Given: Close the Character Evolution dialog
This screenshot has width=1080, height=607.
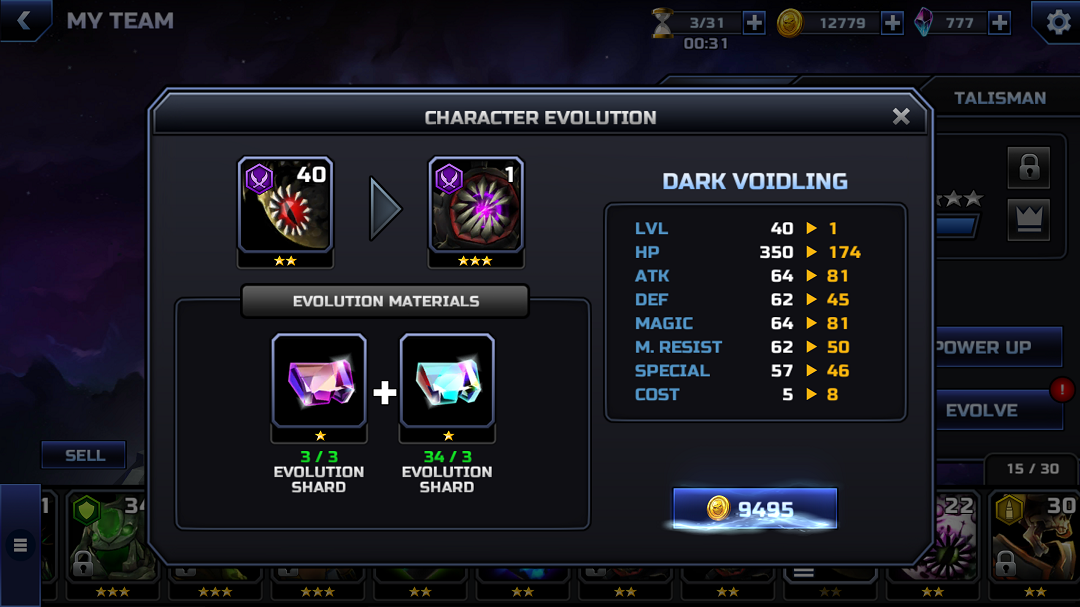Looking at the screenshot, I should [901, 117].
